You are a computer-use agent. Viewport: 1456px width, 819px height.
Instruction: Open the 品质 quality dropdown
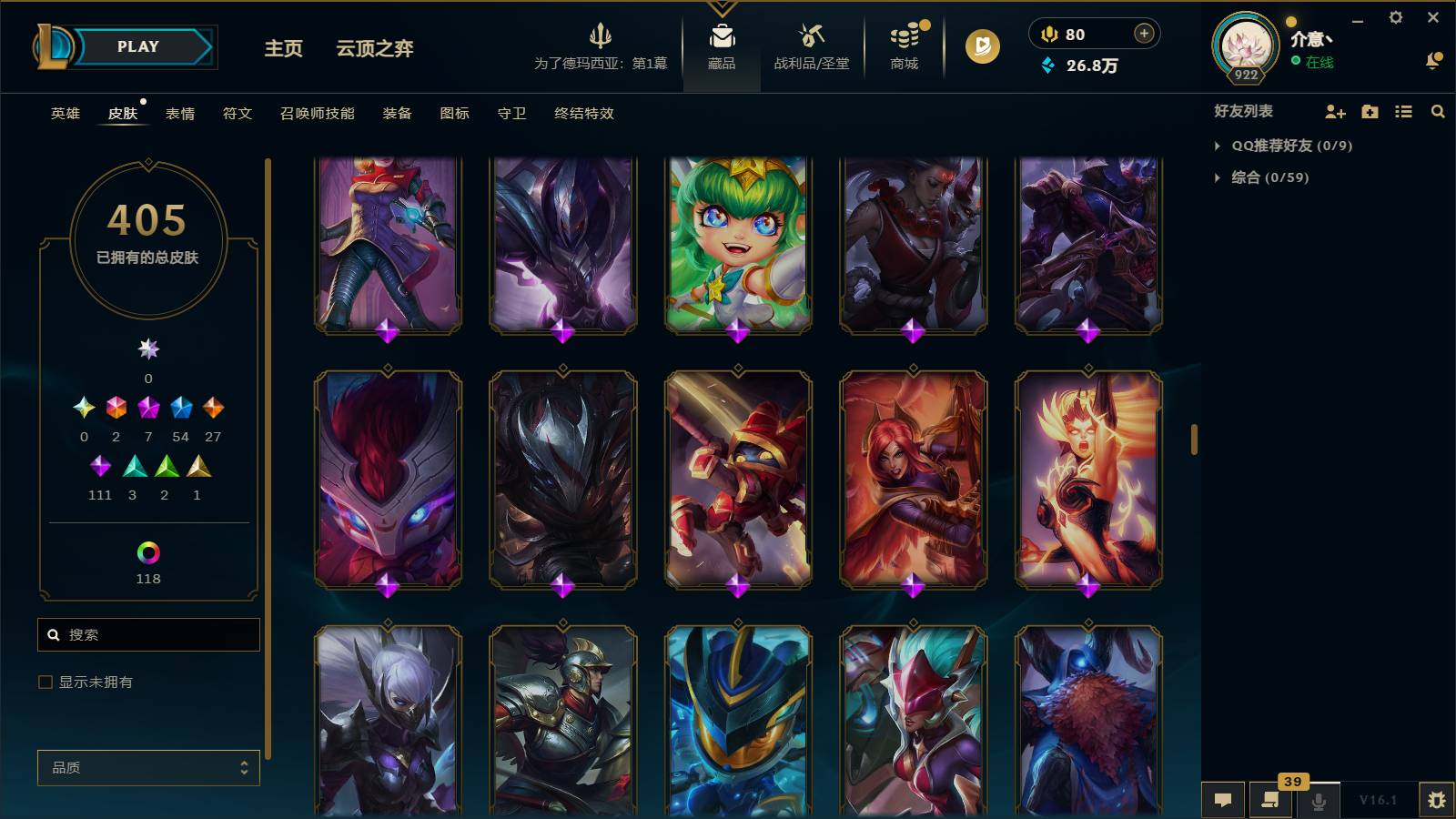147,768
